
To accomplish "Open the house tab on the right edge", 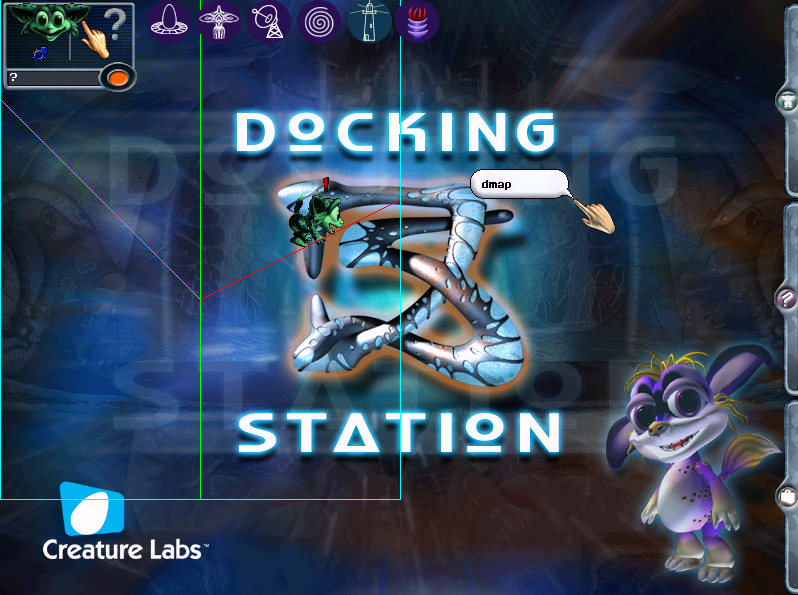I will (x=787, y=101).
